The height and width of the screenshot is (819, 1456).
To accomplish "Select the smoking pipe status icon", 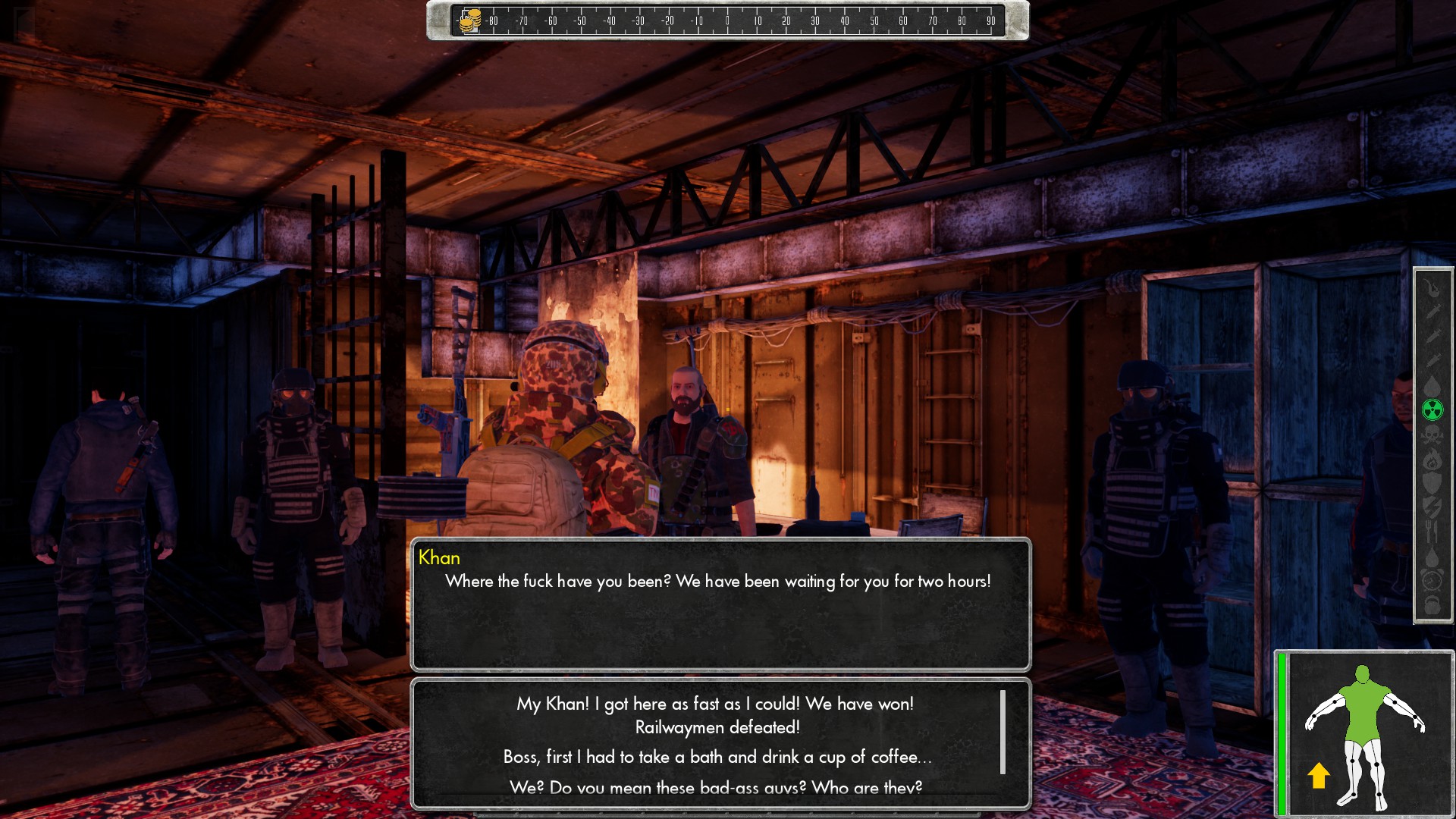I will click(x=1432, y=289).
